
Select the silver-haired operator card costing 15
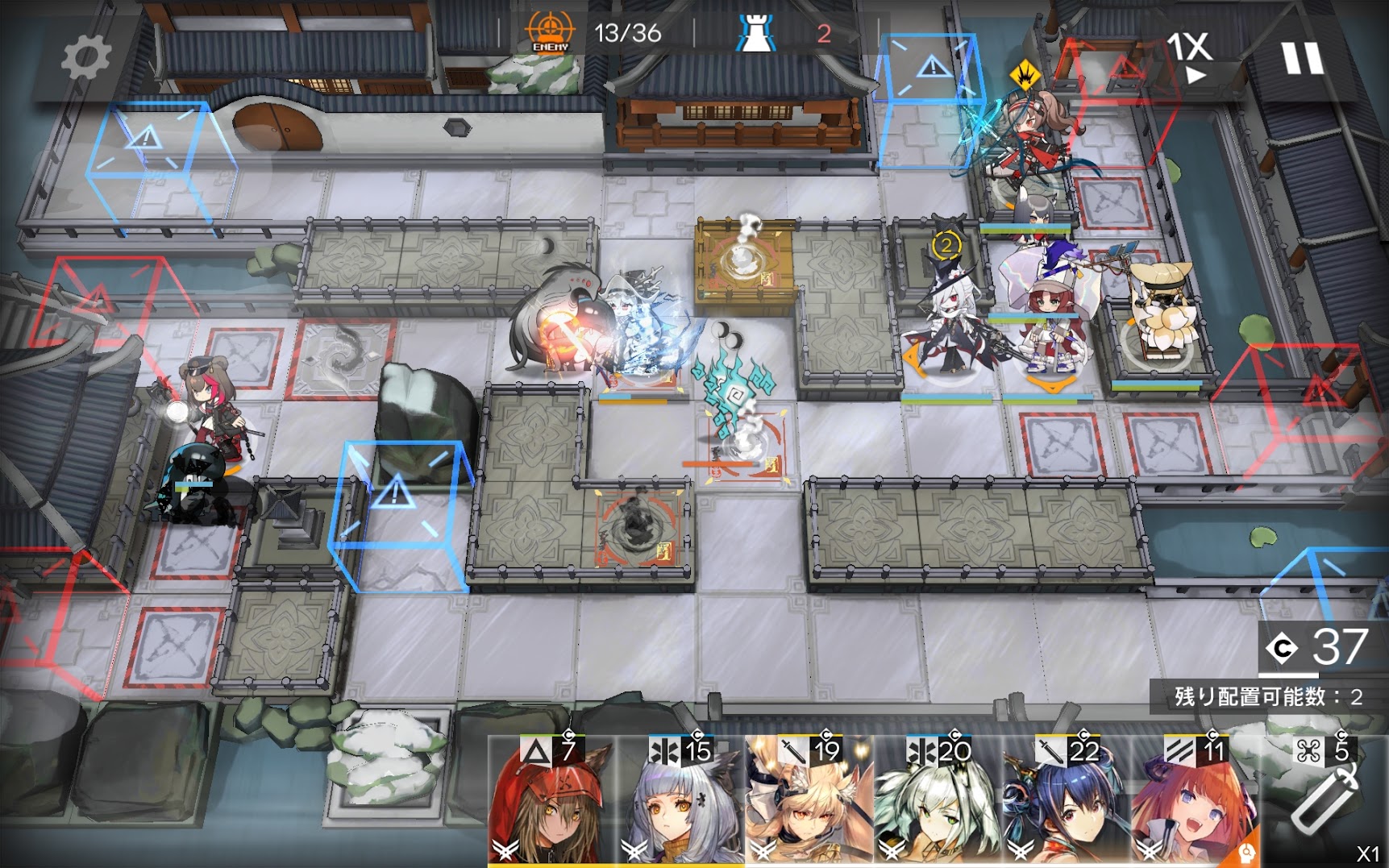680,802
